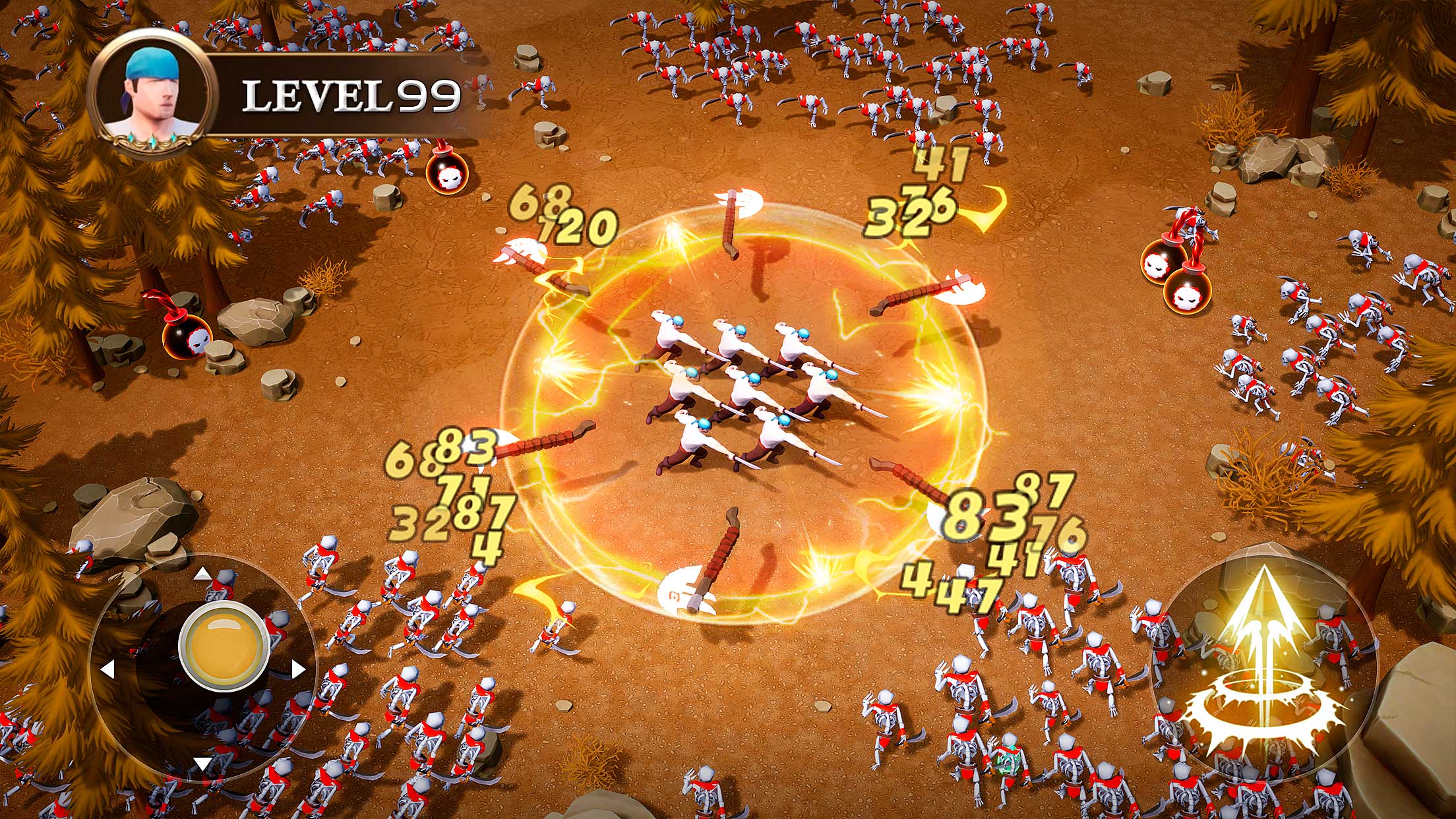
Task: Click the joystick's down arrow
Action: point(202,764)
